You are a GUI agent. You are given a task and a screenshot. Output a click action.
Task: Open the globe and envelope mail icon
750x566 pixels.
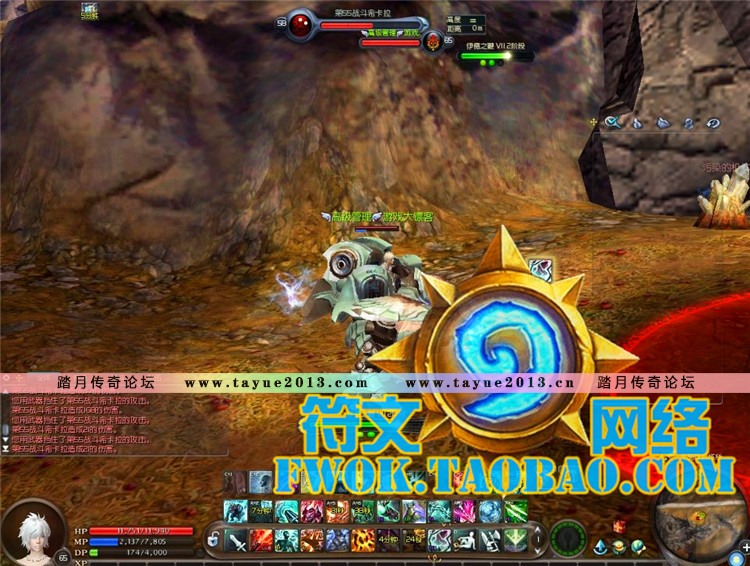pyautogui.click(x=637, y=546)
